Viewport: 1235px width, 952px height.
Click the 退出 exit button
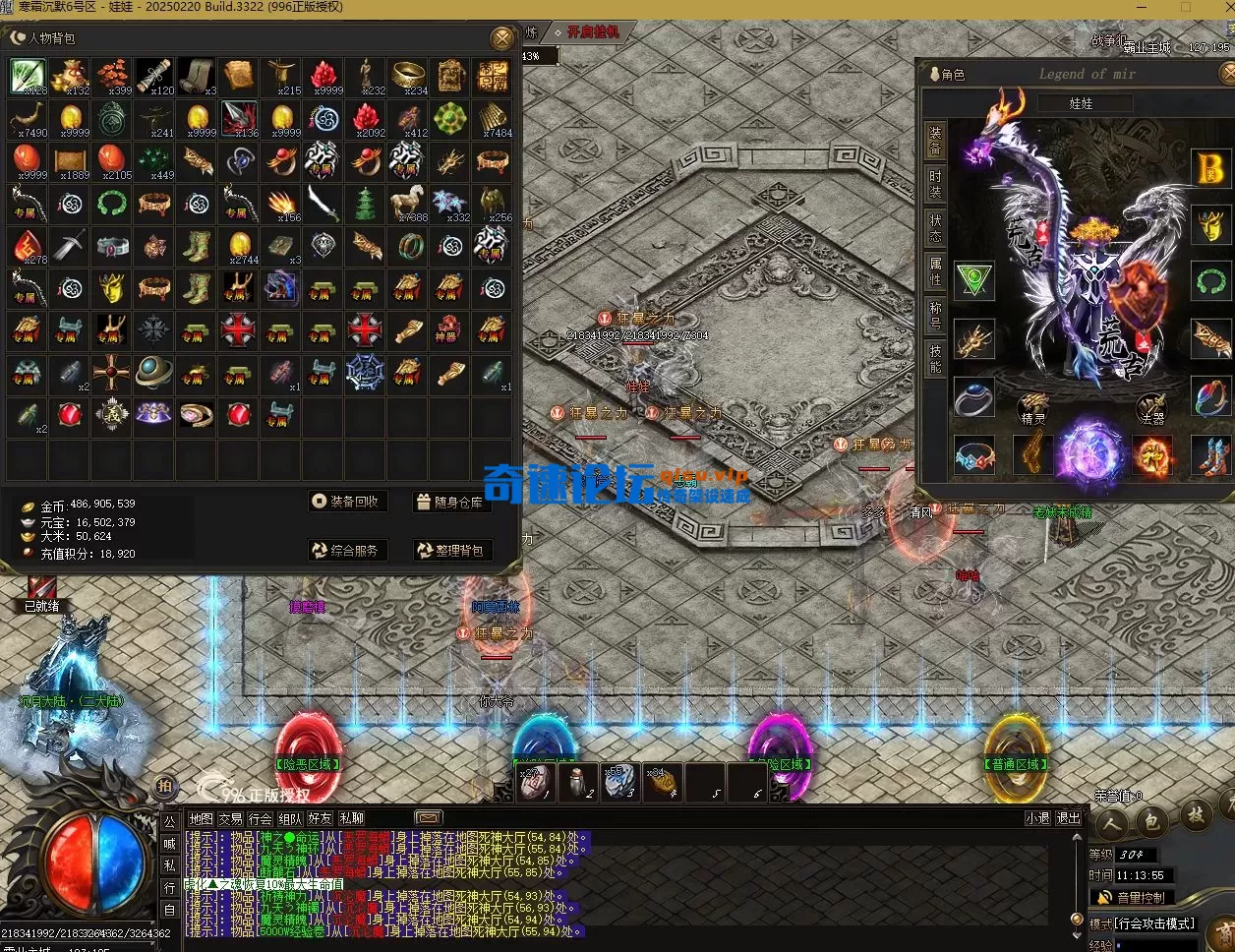click(1067, 818)
